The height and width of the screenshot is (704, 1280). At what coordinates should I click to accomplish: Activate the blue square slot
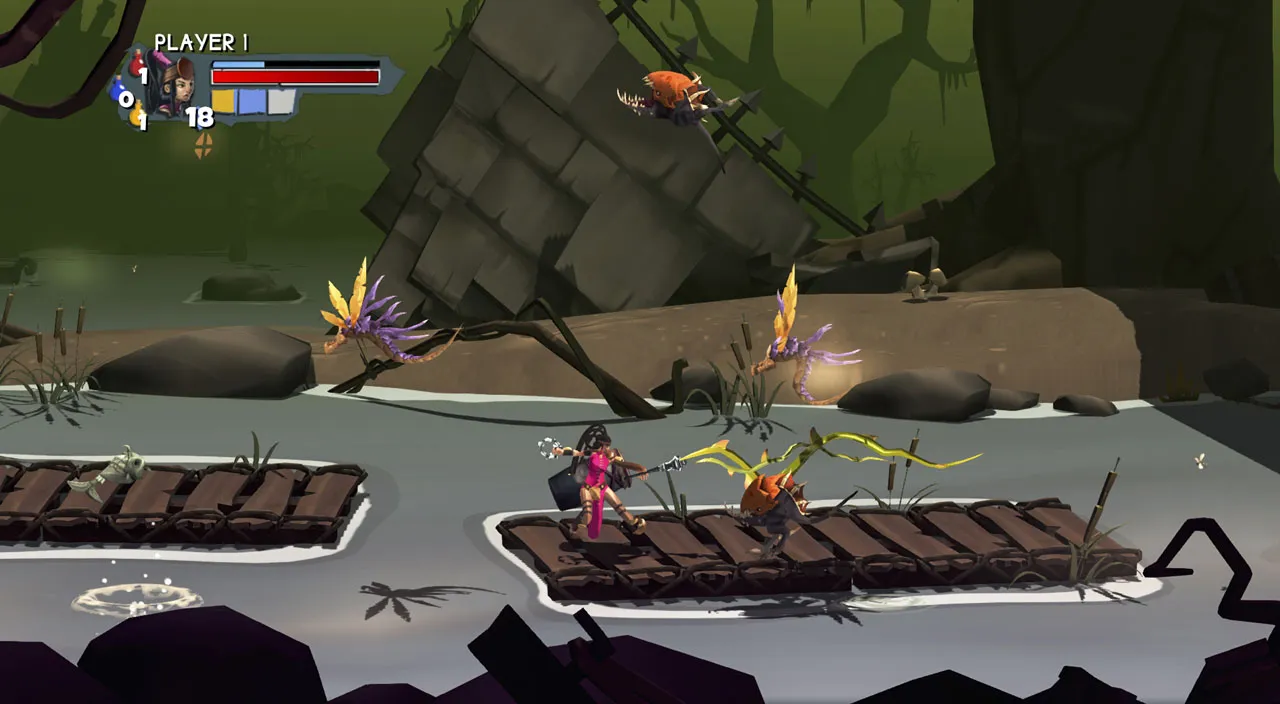(x=252, y=101)
